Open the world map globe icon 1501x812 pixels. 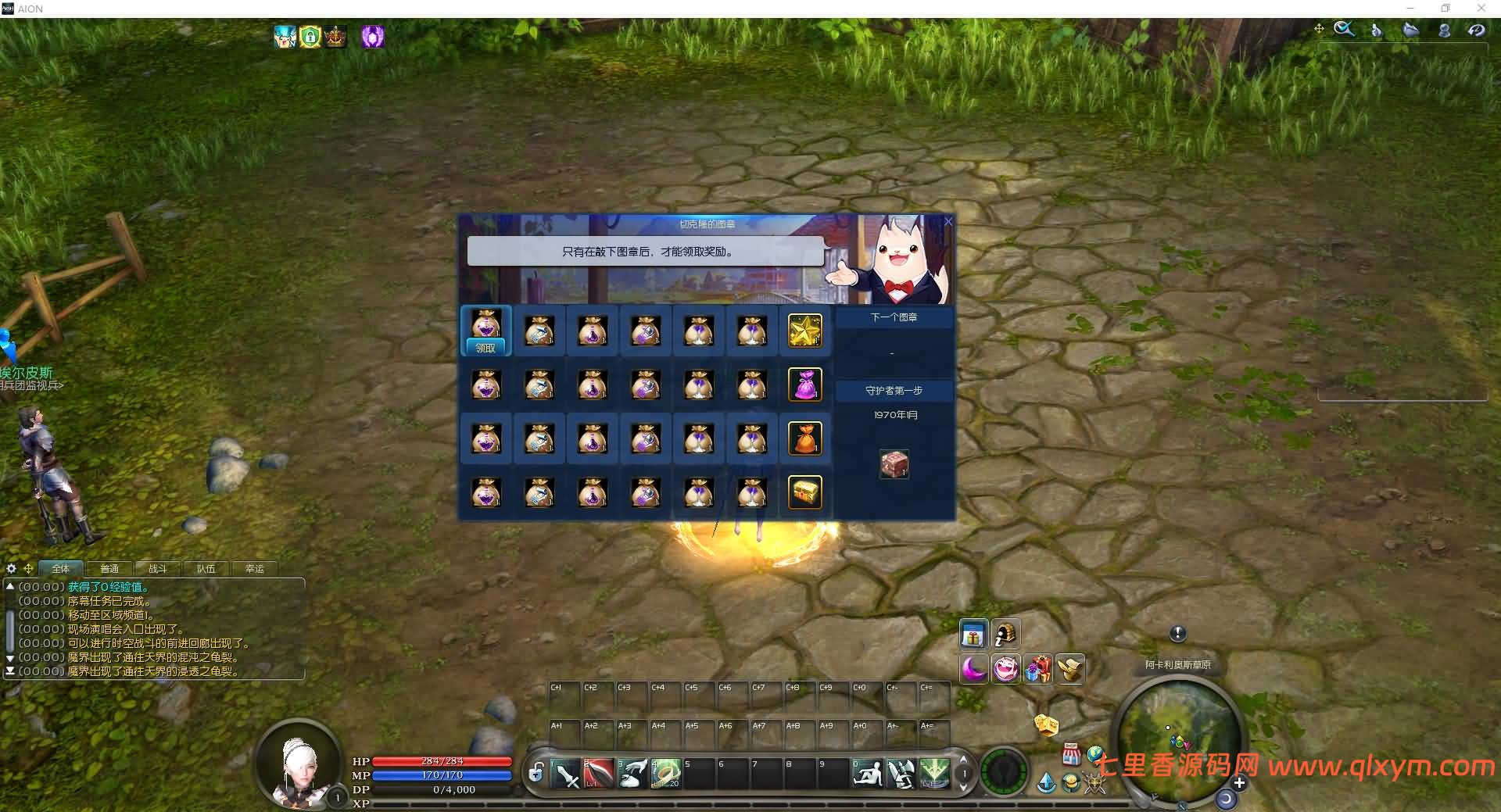click(1095, 754)
